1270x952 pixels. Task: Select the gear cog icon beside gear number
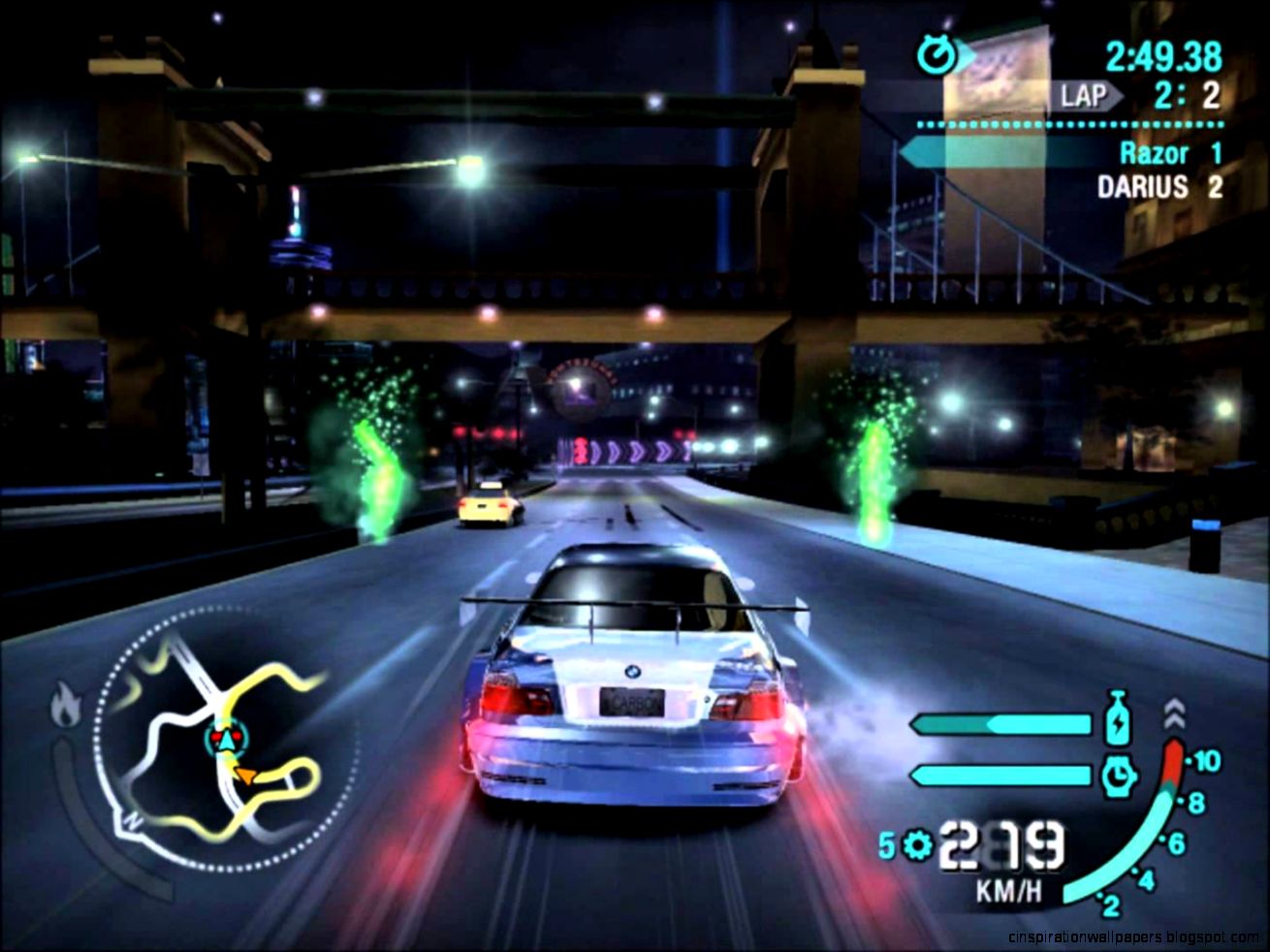point(917,843)
